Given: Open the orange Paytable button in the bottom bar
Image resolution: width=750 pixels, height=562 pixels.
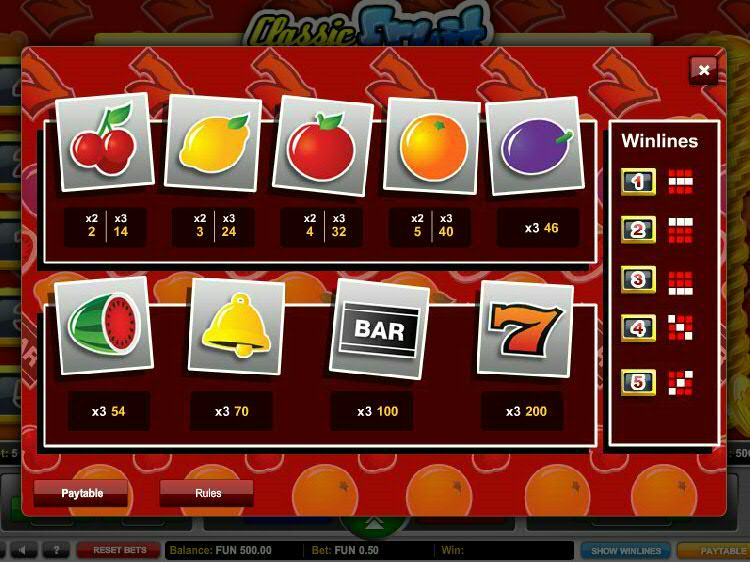Looking at the screenshot, I should pyautogui.click(x=716, y=551).
